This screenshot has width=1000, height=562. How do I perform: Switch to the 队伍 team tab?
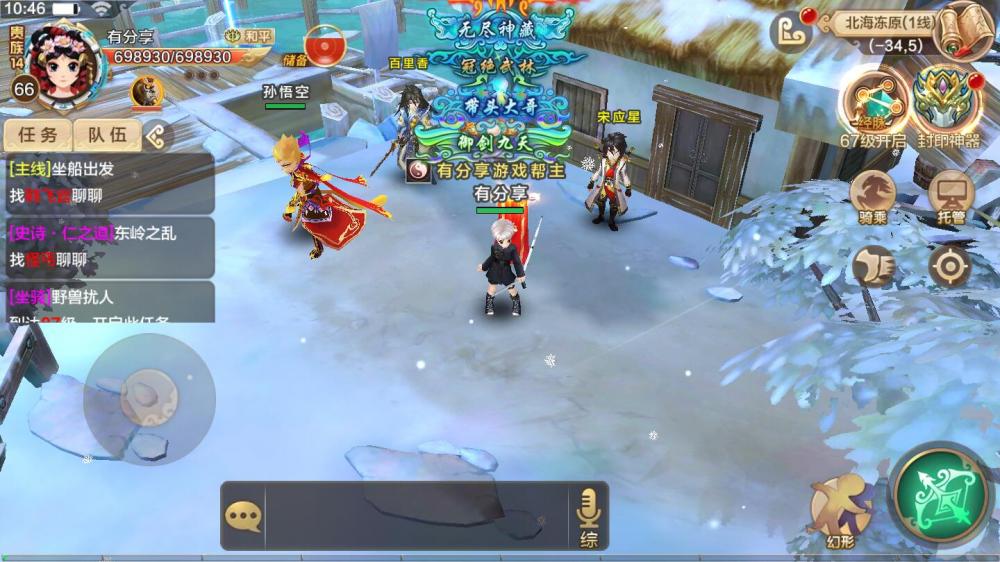tap(107, 135)
